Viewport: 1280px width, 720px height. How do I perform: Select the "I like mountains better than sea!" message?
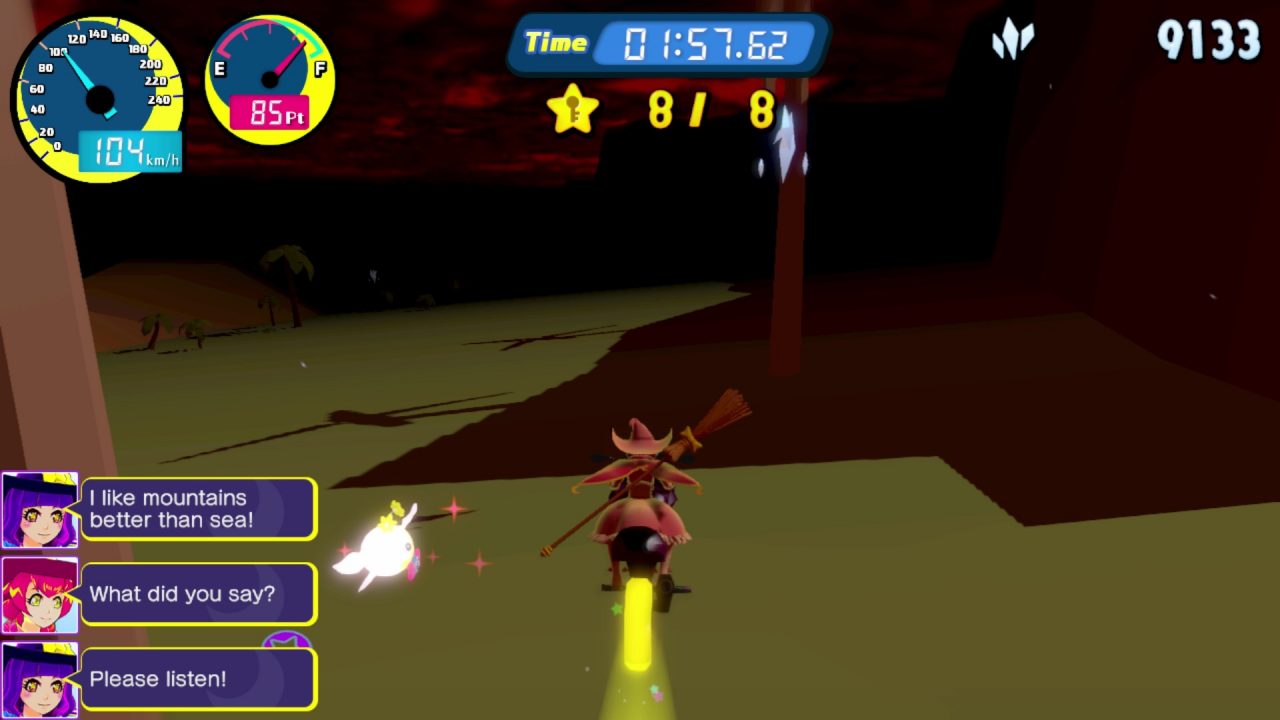[198, 509]
